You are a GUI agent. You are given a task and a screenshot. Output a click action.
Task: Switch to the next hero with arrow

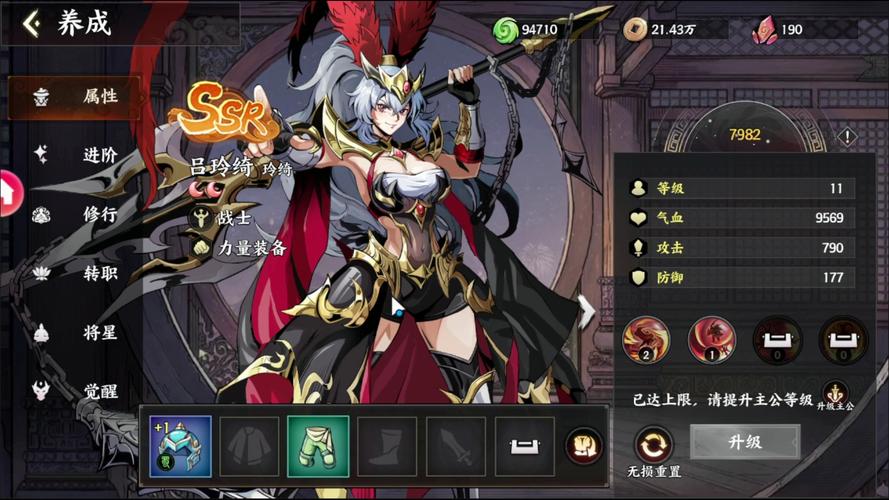pyautogui.click(x=585, y=311)
